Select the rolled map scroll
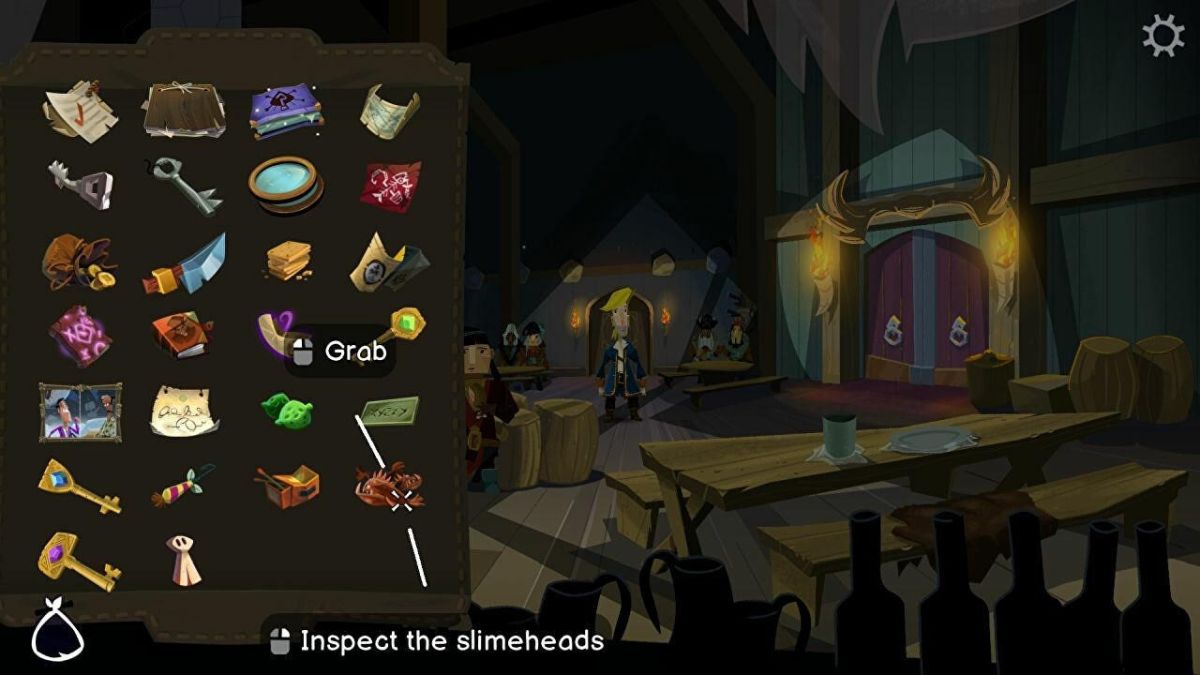Screen dimensions: 1200x675 click(390, 110)
